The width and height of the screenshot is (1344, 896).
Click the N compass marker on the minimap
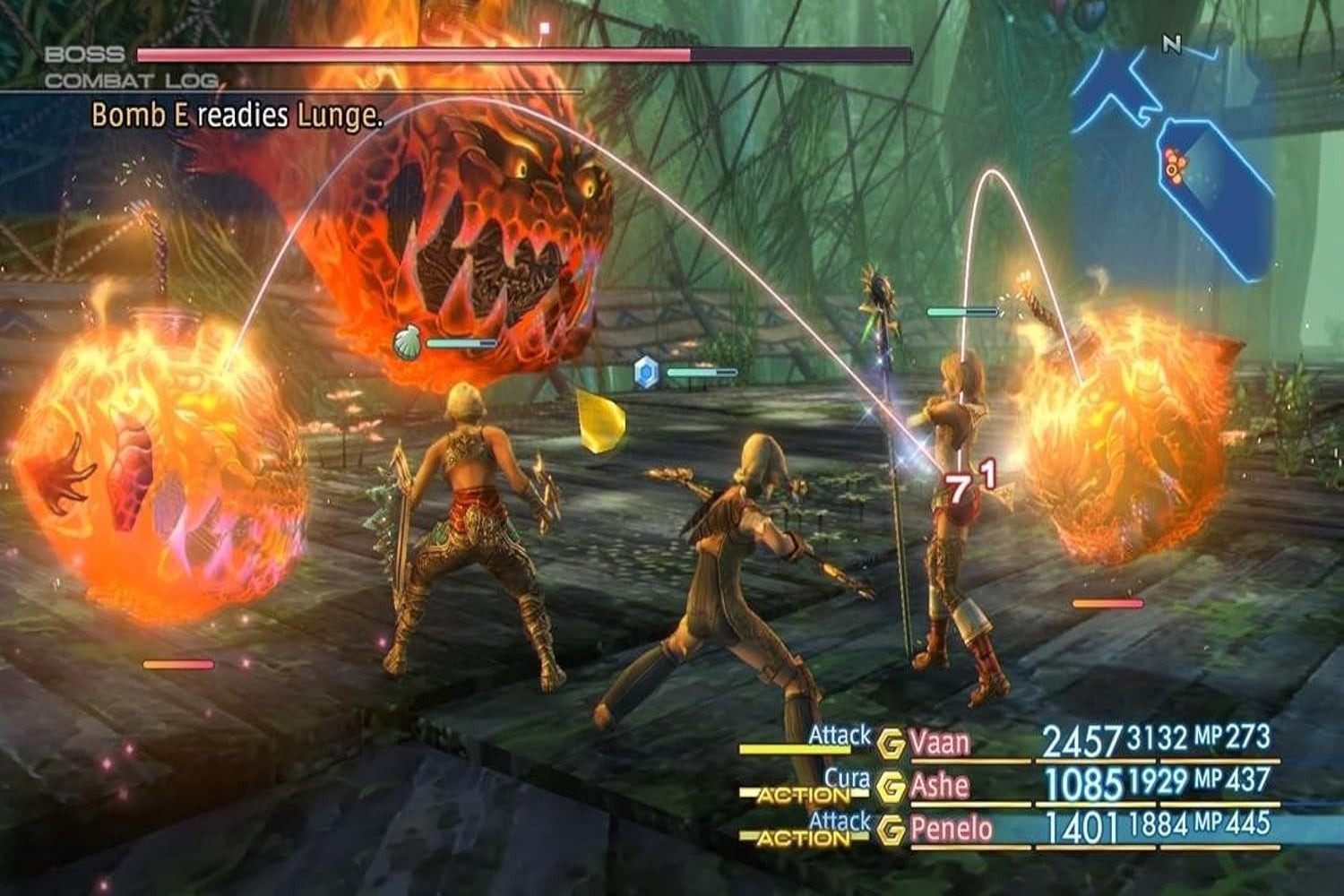point(1172,43)
